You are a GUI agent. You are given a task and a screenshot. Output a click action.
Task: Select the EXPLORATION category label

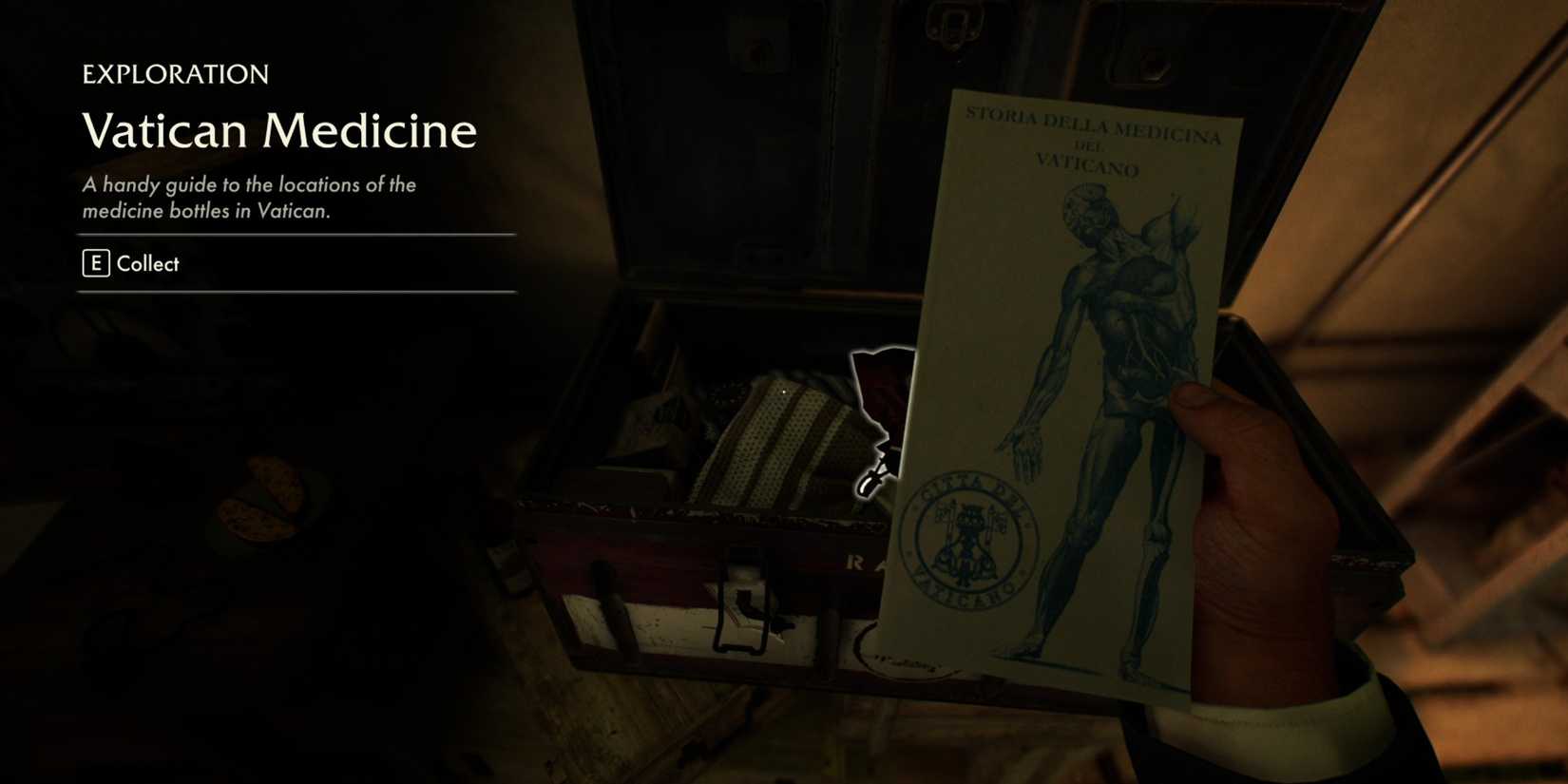coord(175,74)
